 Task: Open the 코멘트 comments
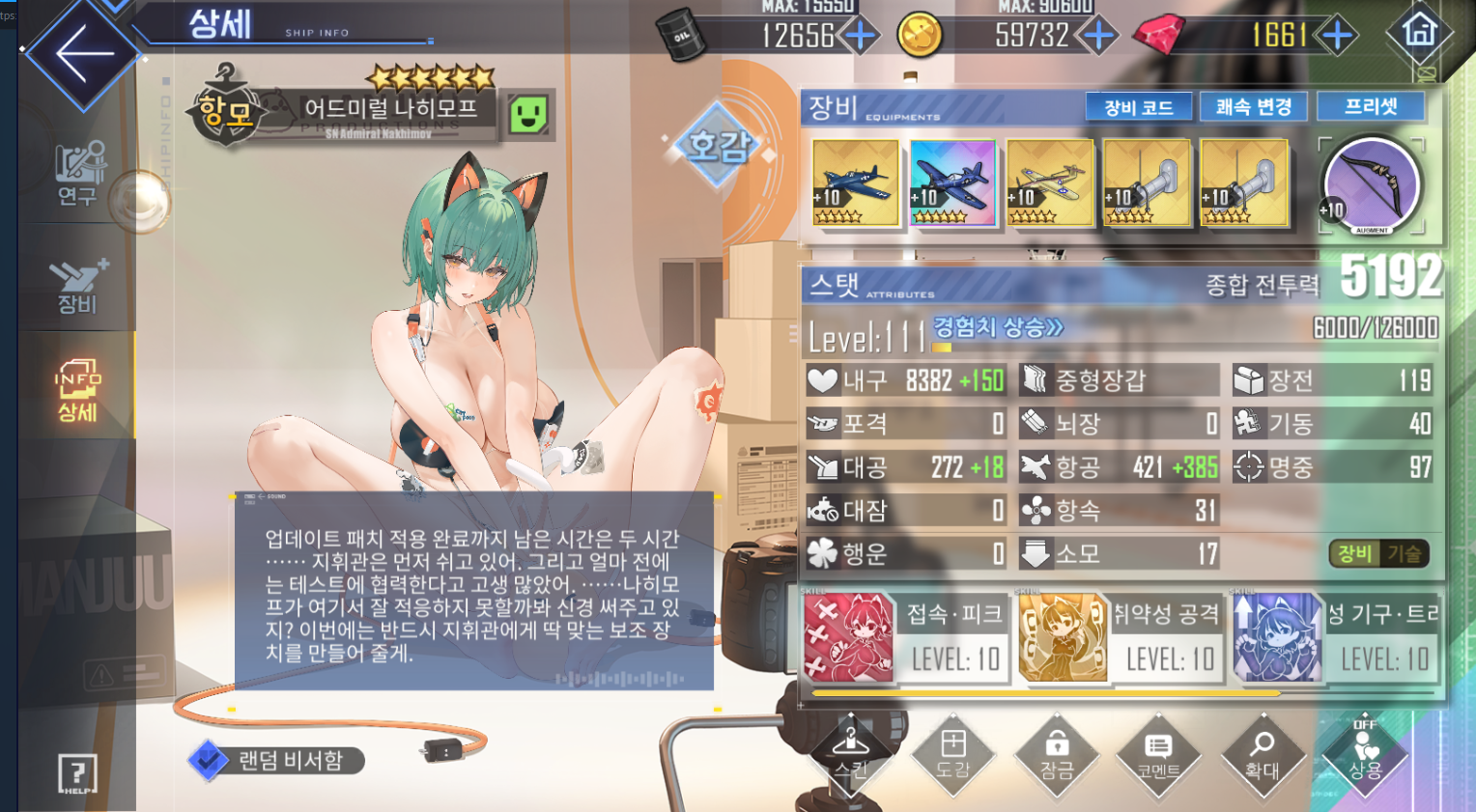1158,756
